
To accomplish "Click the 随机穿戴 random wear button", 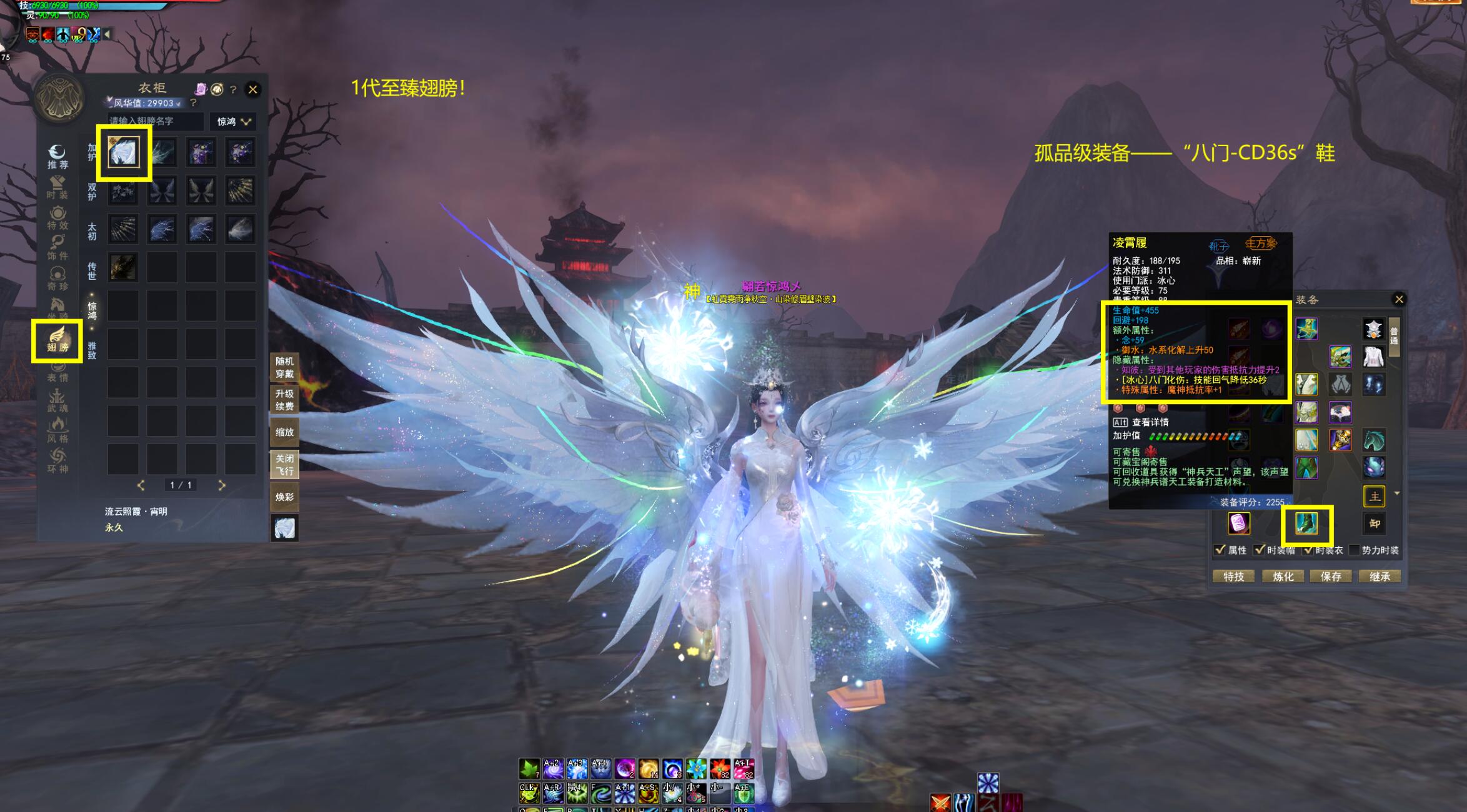I will (x=284, y=367).
